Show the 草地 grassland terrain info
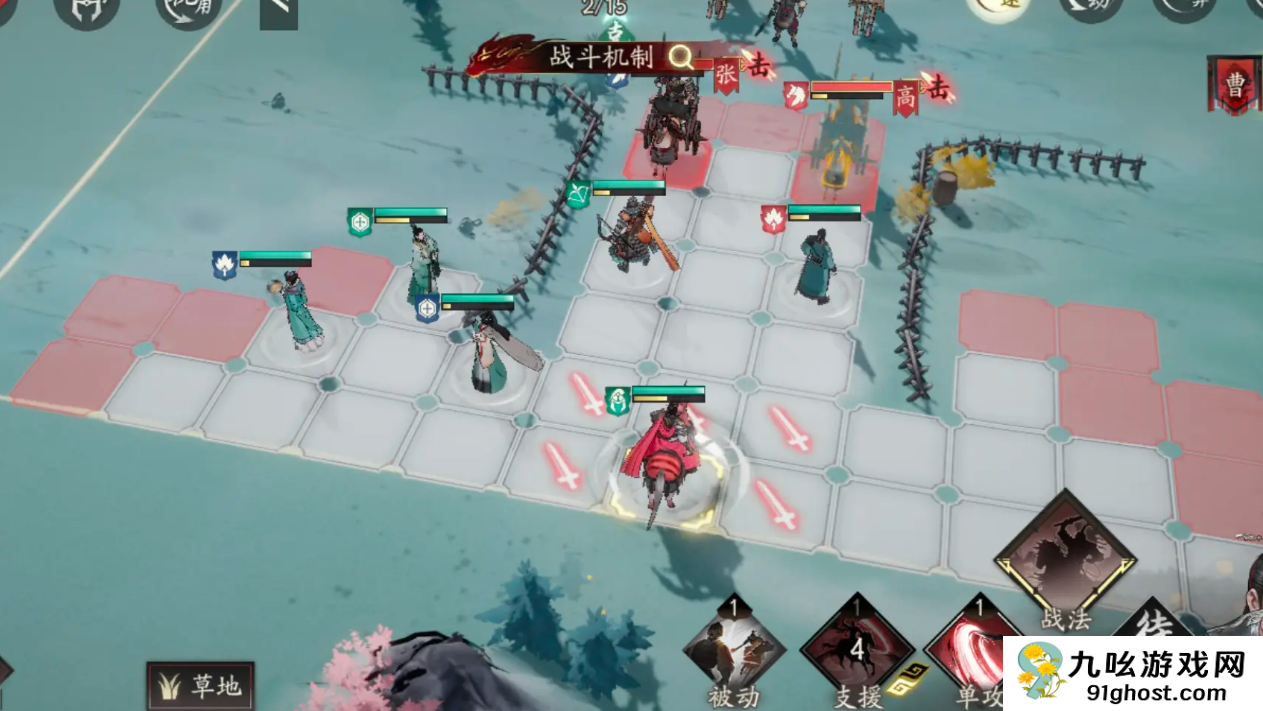Image resolution: width=1263 pixels, height=711 pixels. pyautogui.click(x=200, y=686)
